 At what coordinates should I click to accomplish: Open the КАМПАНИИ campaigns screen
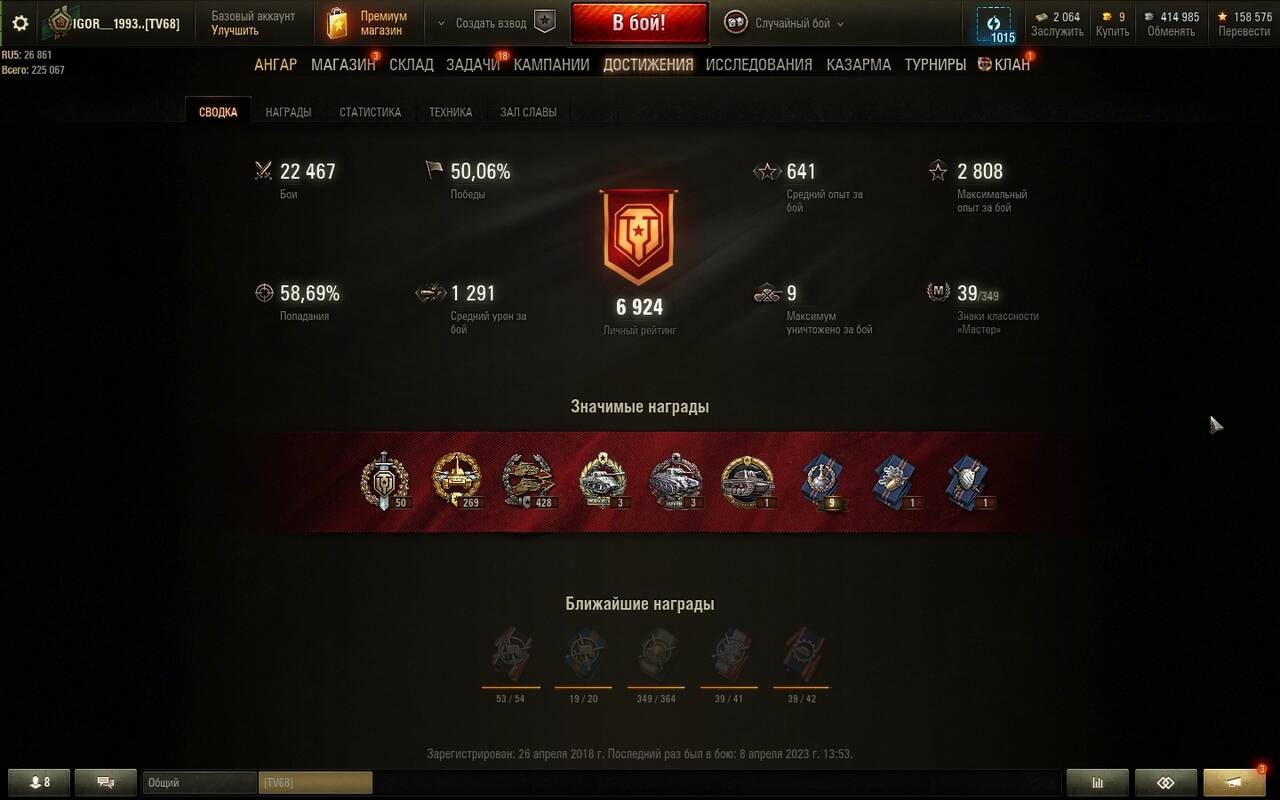click(x=551, y=65)
